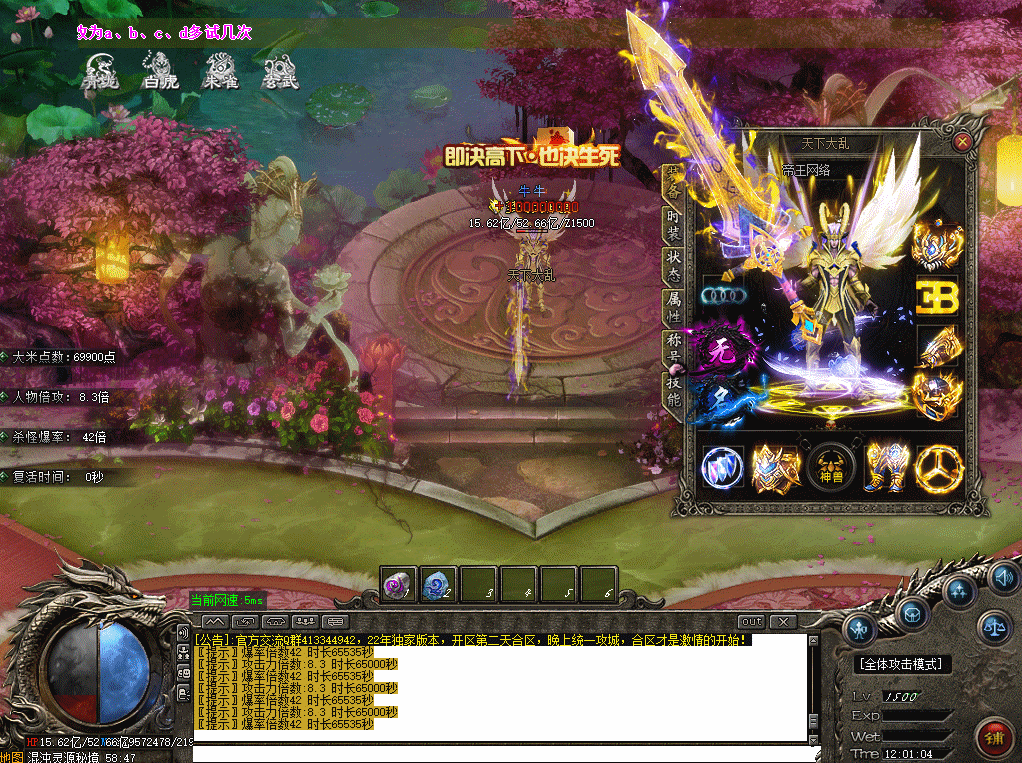Open the 青龙 icon at top

[x=100, y=70]
